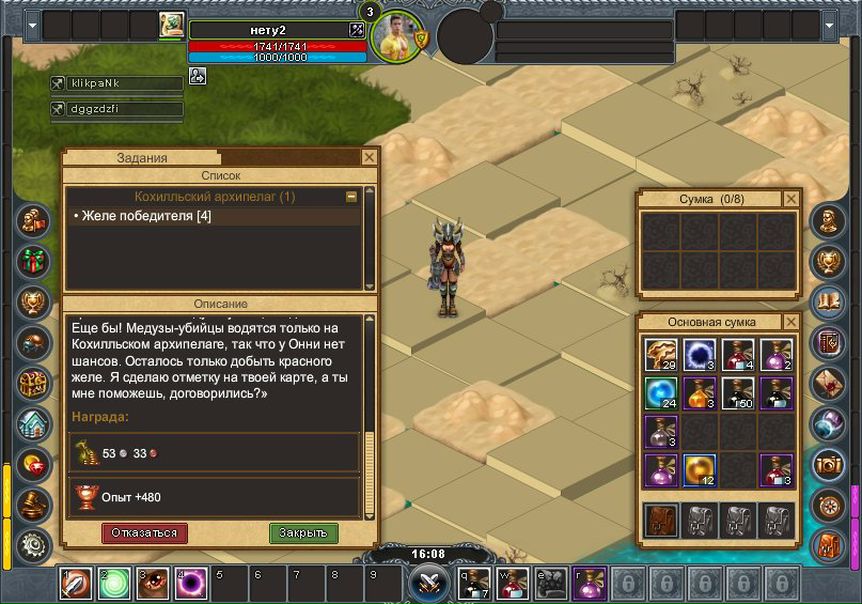The image size is (862, 604).
Task: Open the settings gear icon
Action: (x=35, y=544)
